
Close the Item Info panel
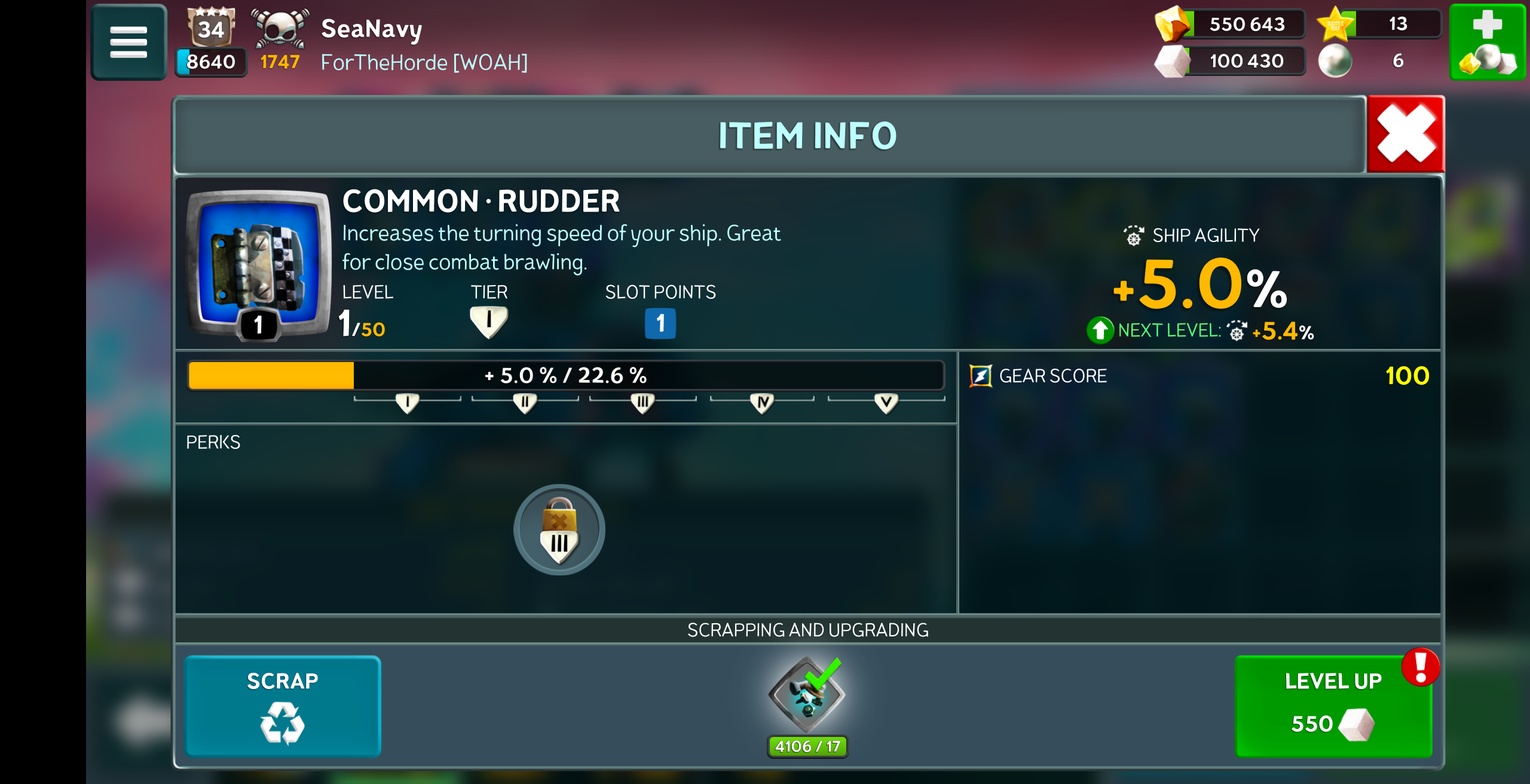[x=1405, y=134]
